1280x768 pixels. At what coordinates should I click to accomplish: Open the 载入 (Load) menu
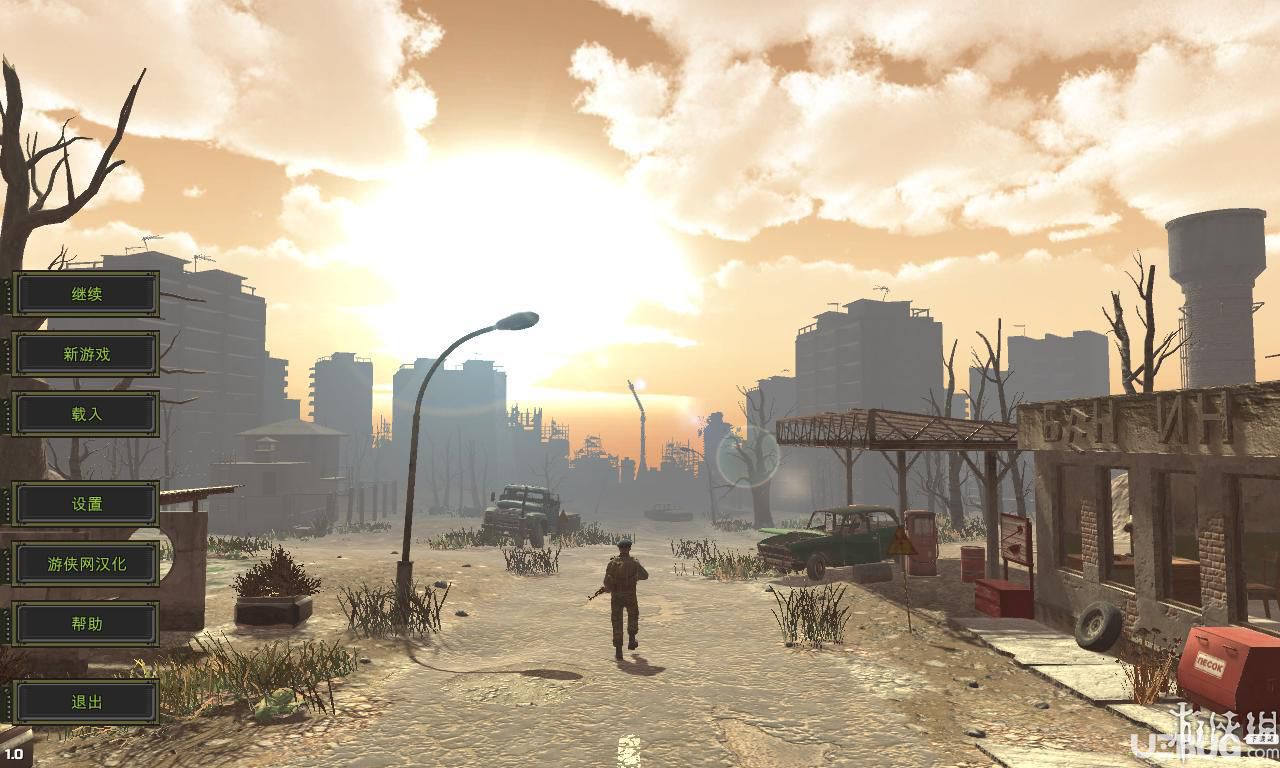tap(86, 414)
